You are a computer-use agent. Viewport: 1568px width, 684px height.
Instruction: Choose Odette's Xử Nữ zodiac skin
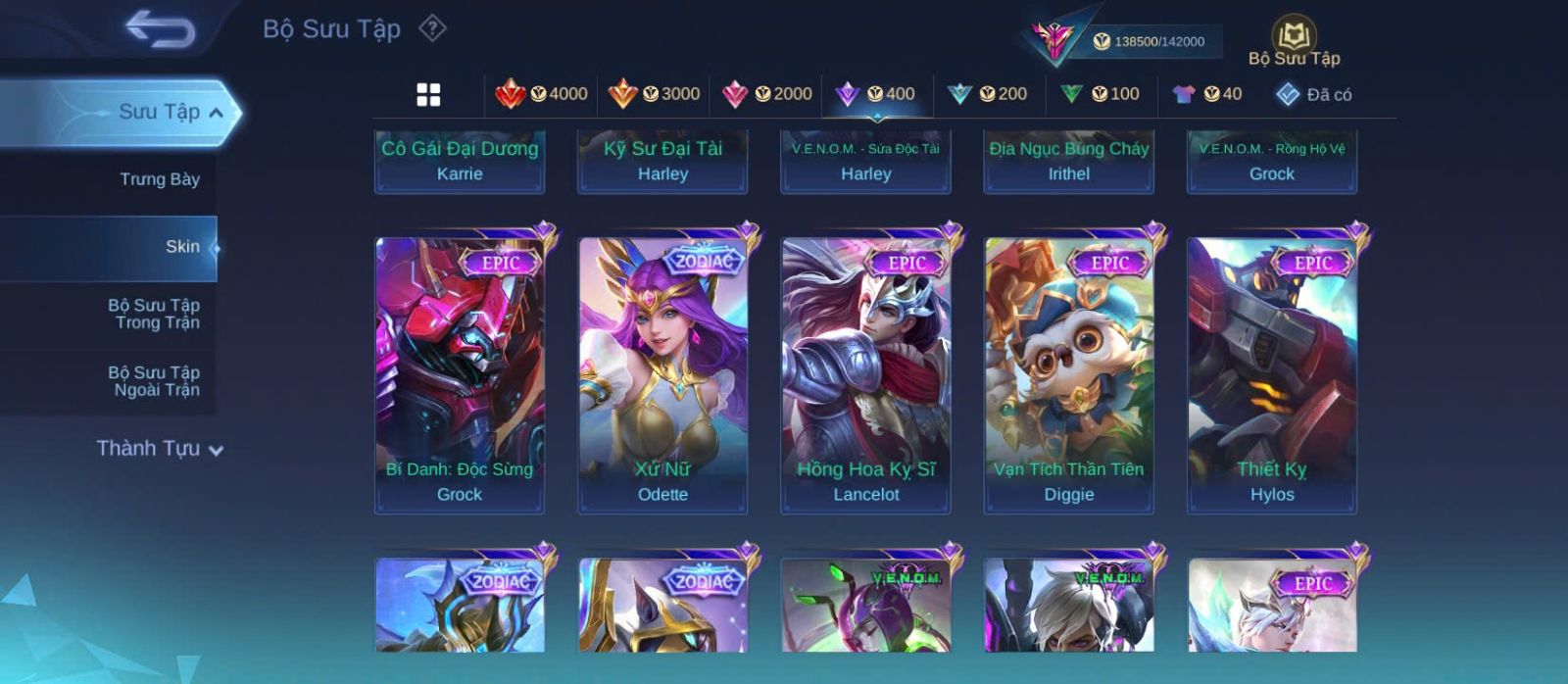[662, 374]
